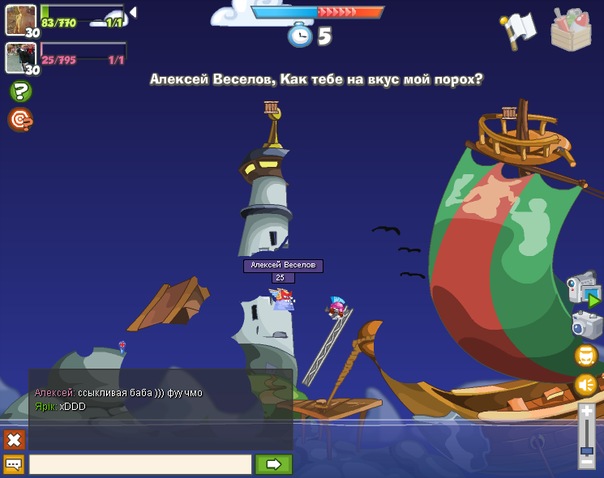Toggle sound with the speaker icon

586,384
